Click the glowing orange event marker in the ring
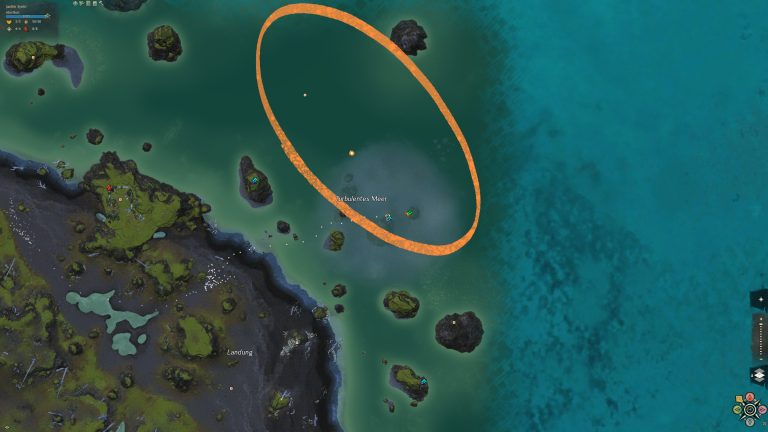Image resolution: width=768 pixels, height=432 pixels. click(x=352, y=153)
